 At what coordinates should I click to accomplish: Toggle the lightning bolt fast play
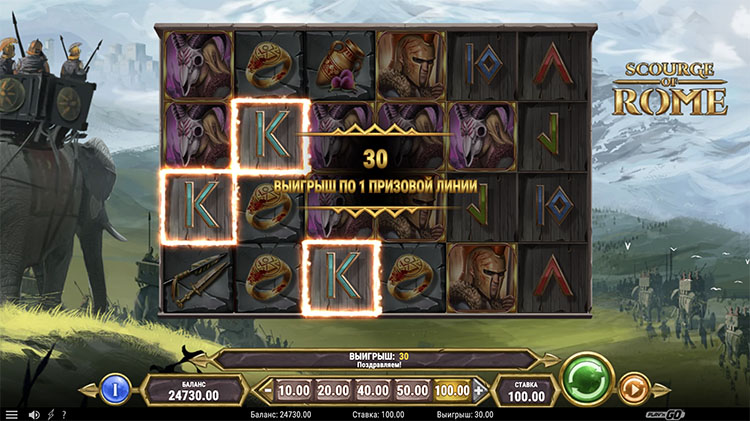50,414
